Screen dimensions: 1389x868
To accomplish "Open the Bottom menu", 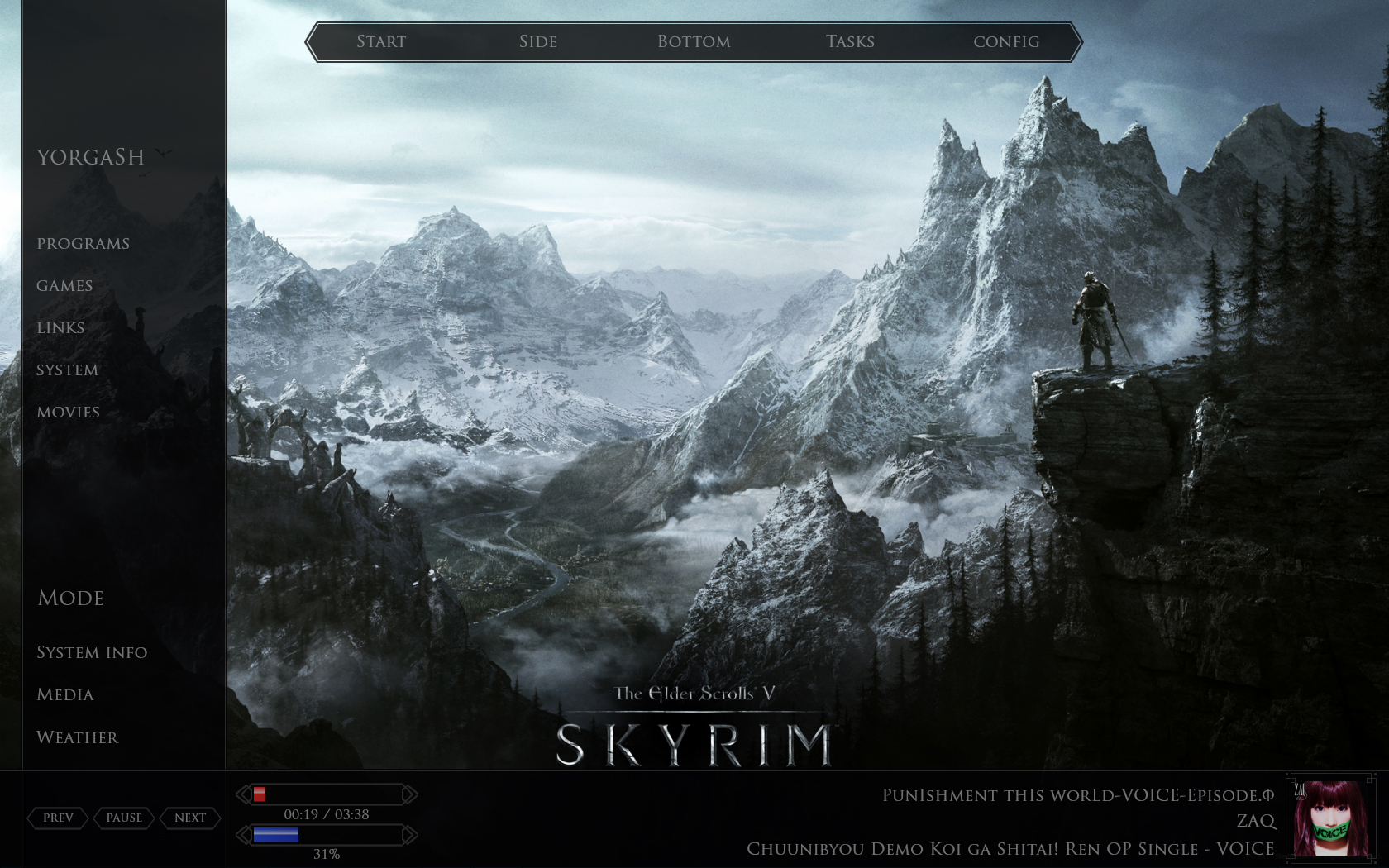I will point(694,41).
